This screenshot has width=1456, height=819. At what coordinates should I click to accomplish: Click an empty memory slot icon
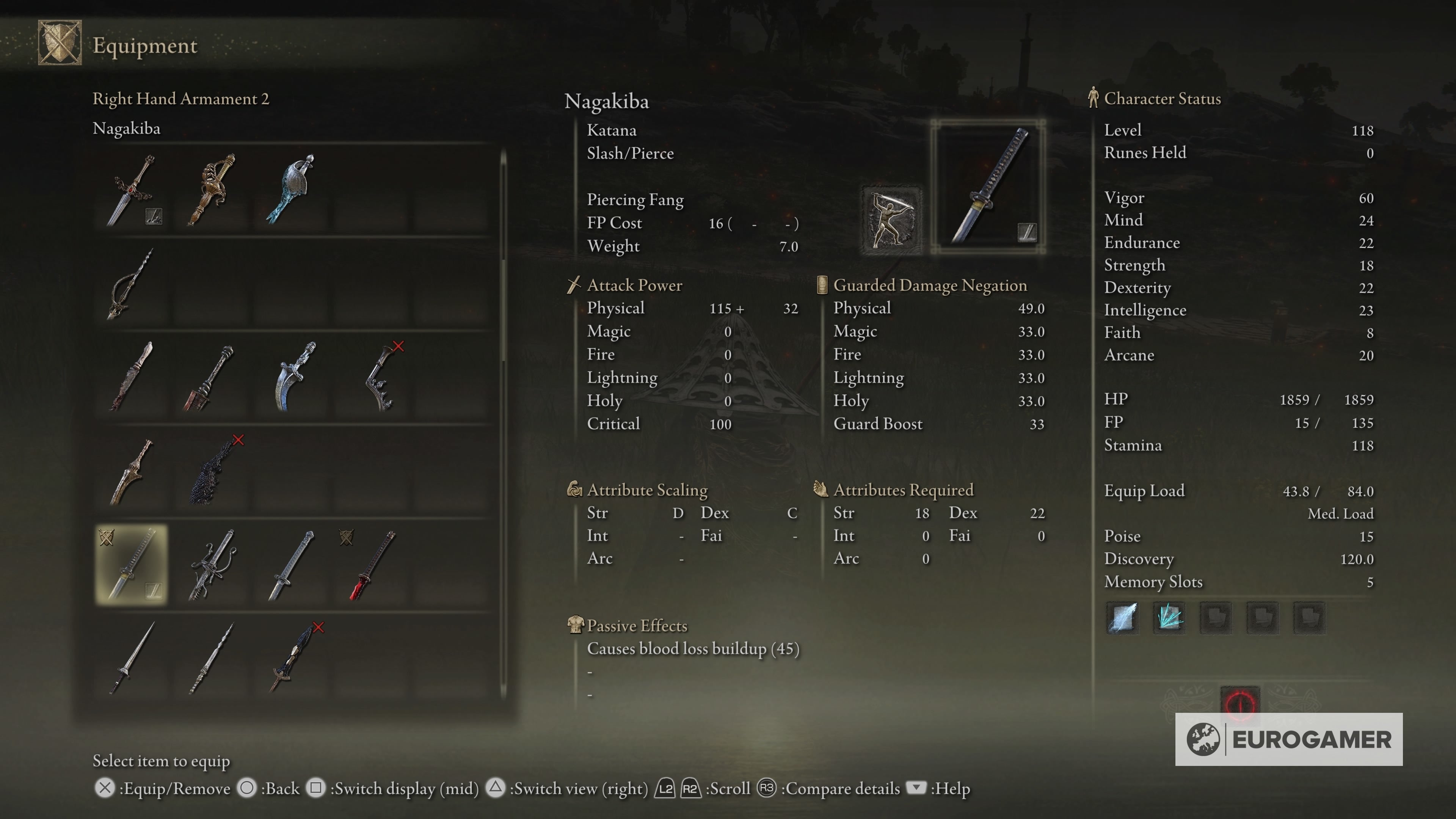(x=1215, y=618)
